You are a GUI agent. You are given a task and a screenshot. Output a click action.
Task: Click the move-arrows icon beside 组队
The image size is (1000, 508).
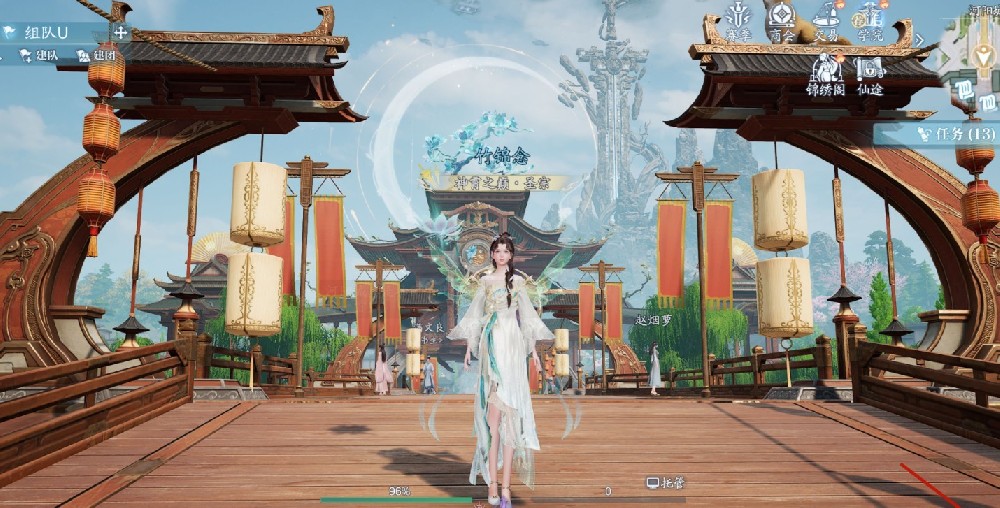pos(121,32)
